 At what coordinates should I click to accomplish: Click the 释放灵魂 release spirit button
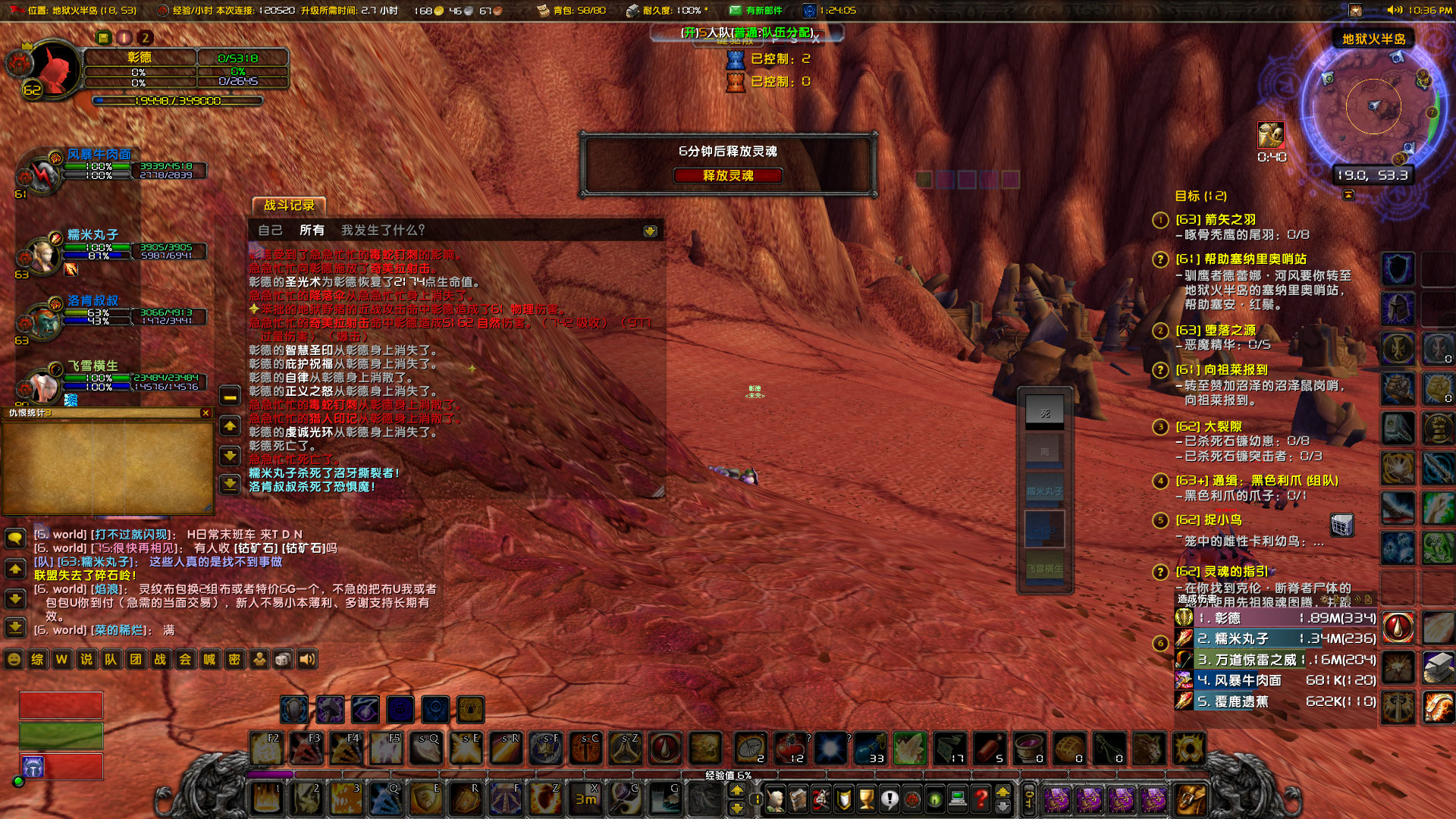point(726,175)
